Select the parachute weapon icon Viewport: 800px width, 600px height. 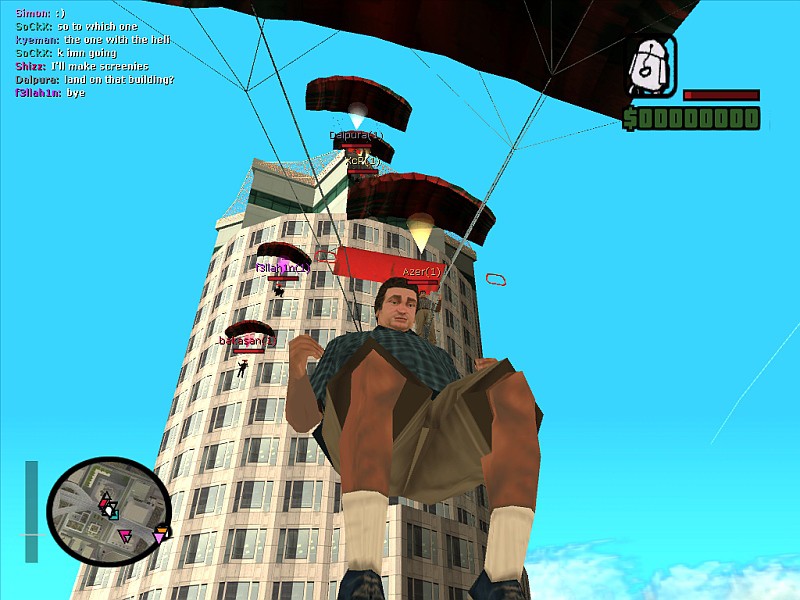[x=652, y=67]
